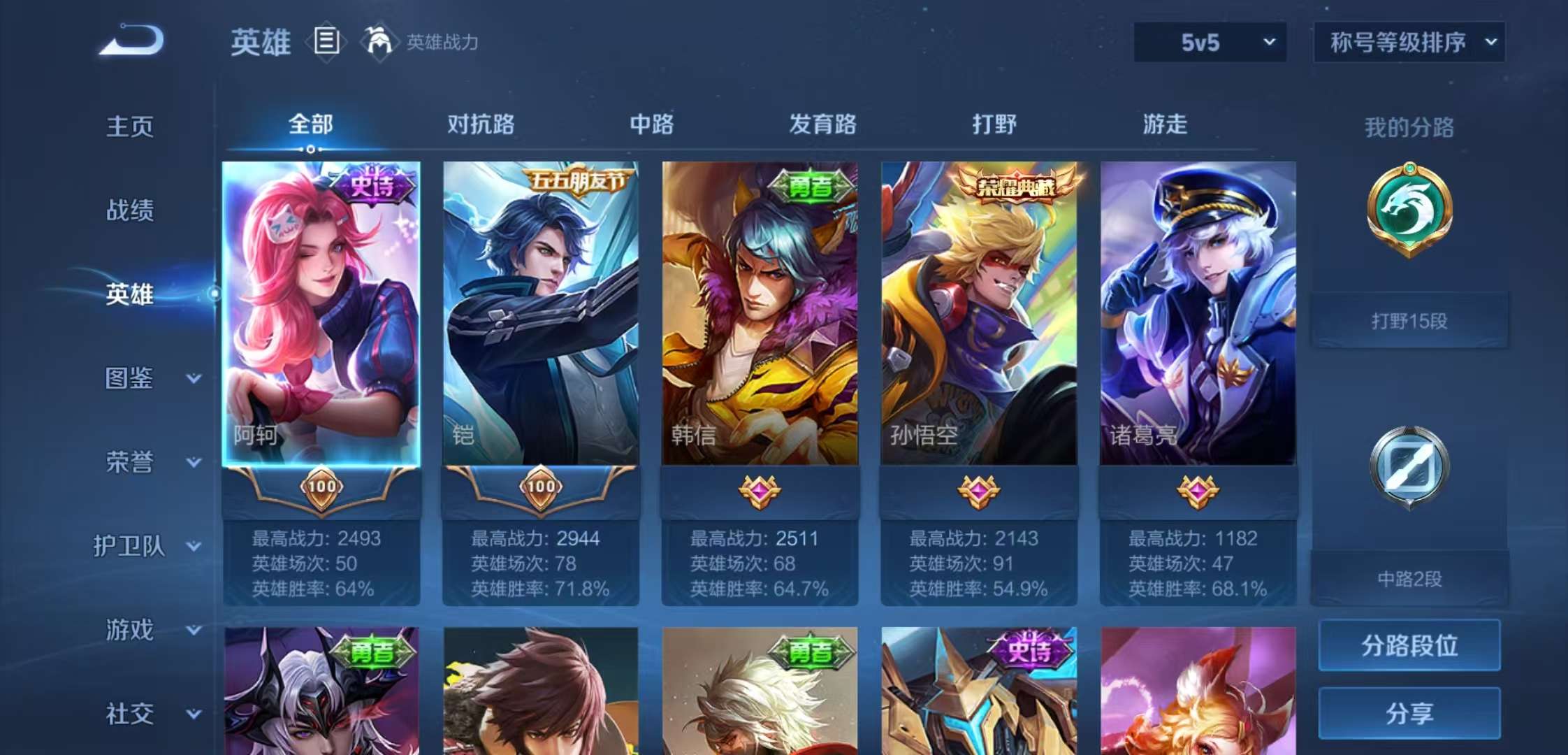Open the 称号等级排序 sorting dropdown
The height and width of the screenshot is (755, 1568).
(x=1408, y=43)
